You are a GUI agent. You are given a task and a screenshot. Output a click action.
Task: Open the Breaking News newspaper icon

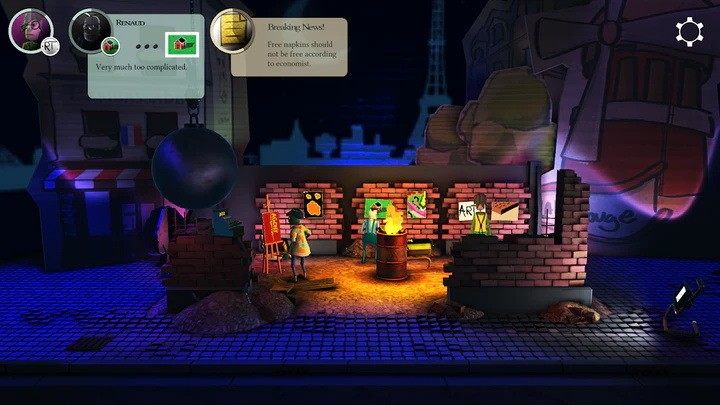(x=231, y=31)
